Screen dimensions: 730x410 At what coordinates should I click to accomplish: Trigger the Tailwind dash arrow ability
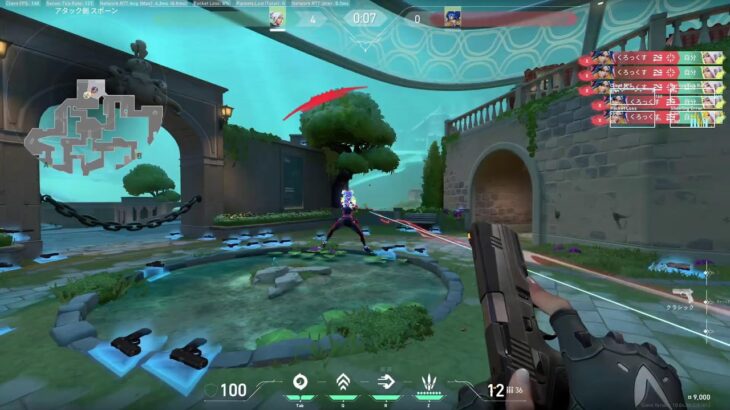coord(387,381)
